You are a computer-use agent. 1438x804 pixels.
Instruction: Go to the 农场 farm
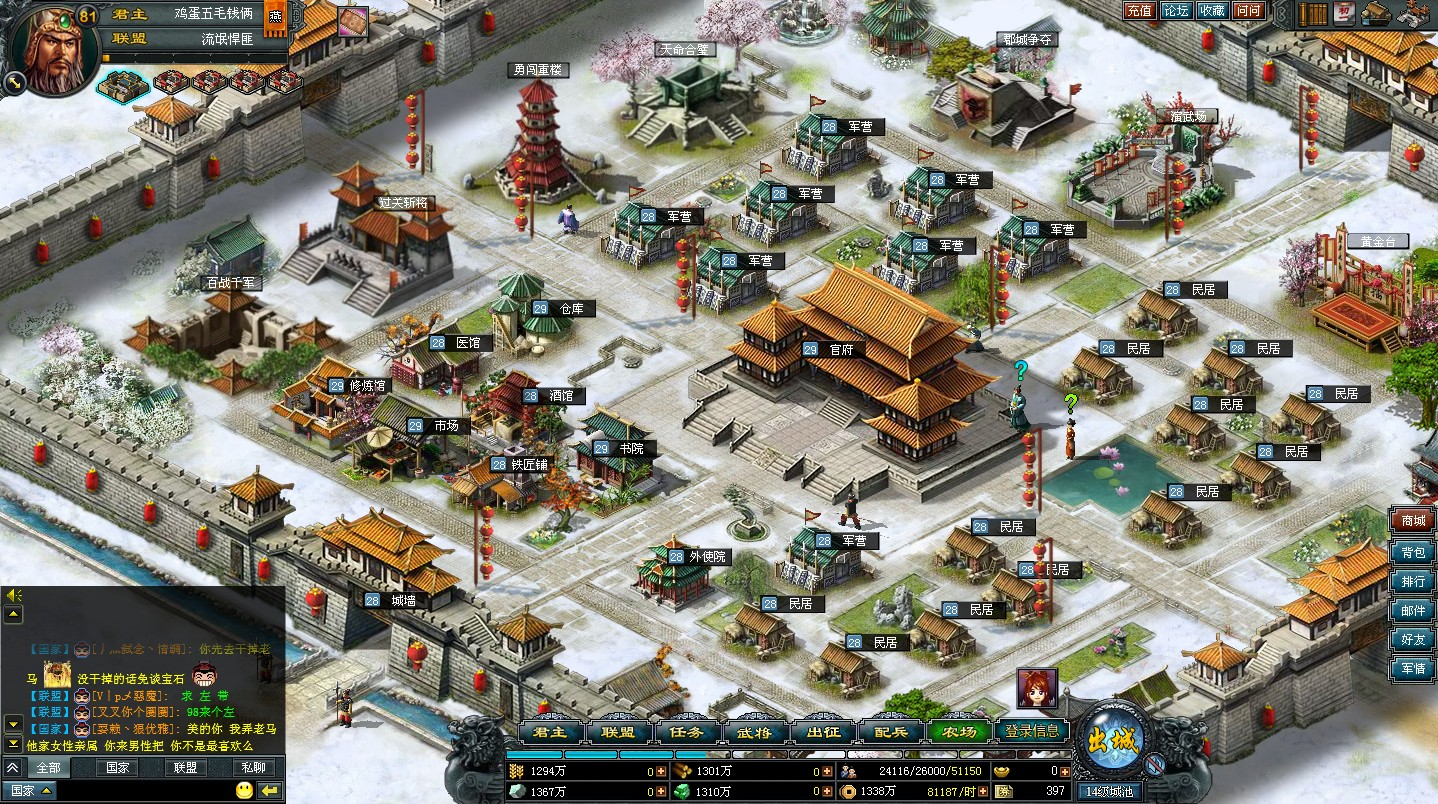(x=958, y=732)
